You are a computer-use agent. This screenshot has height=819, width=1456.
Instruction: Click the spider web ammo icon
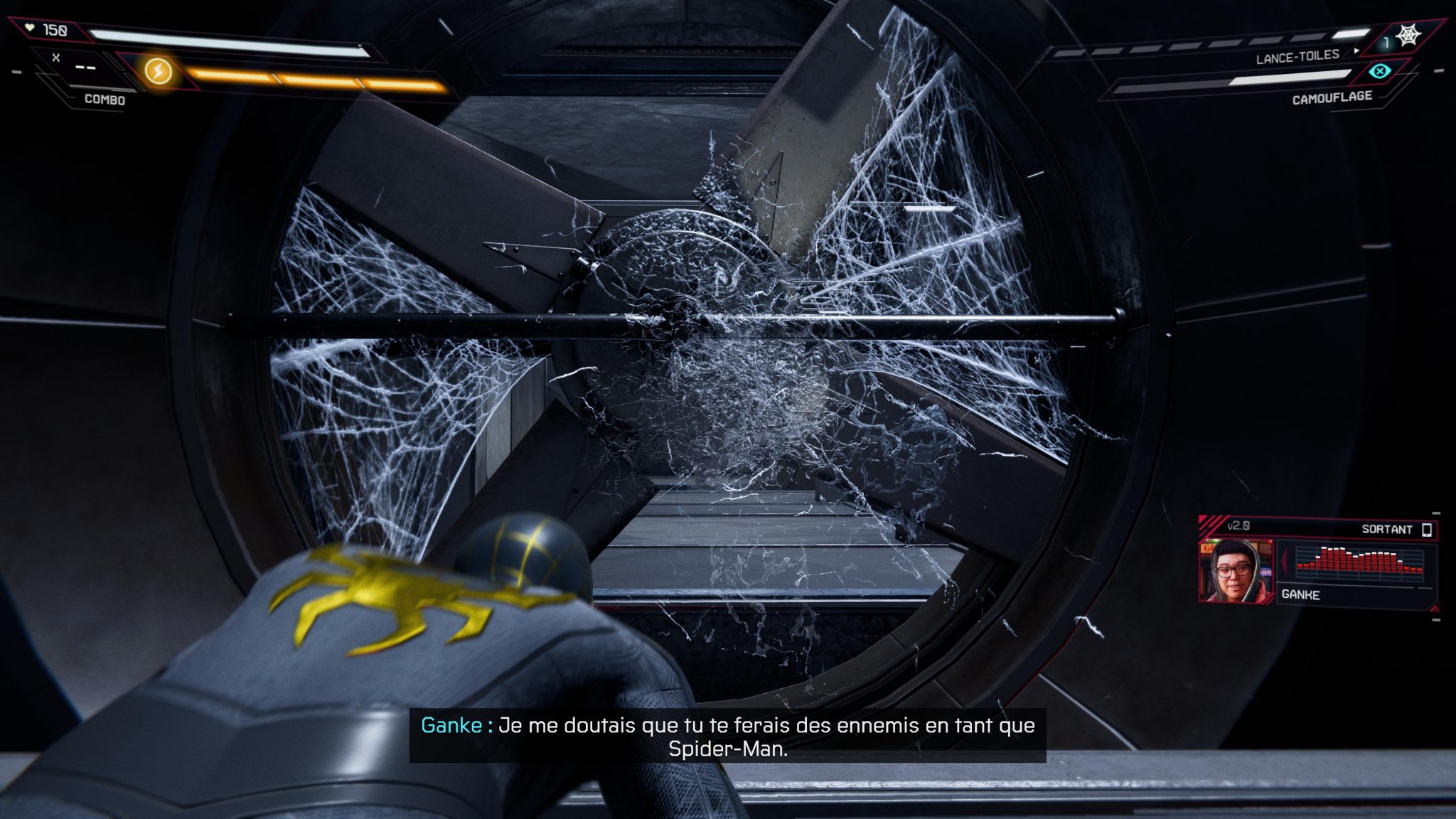coord(1408,34)
